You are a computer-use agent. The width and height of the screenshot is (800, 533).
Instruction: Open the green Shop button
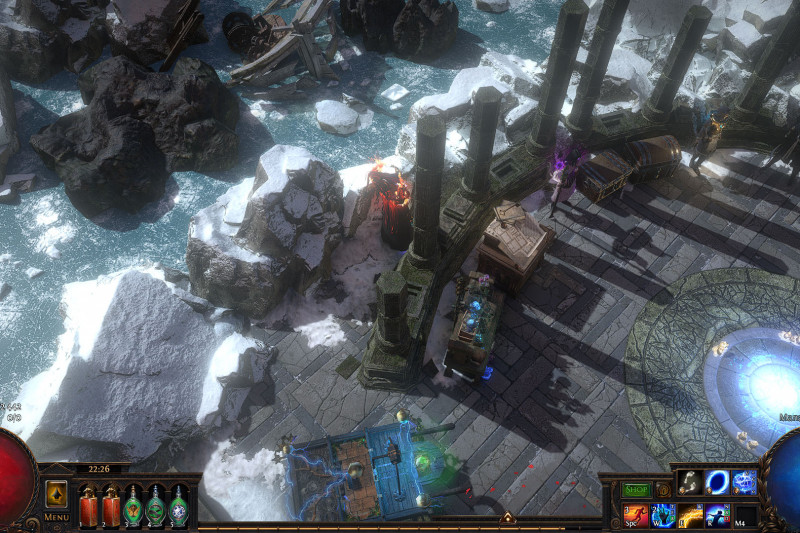(637, 490)
